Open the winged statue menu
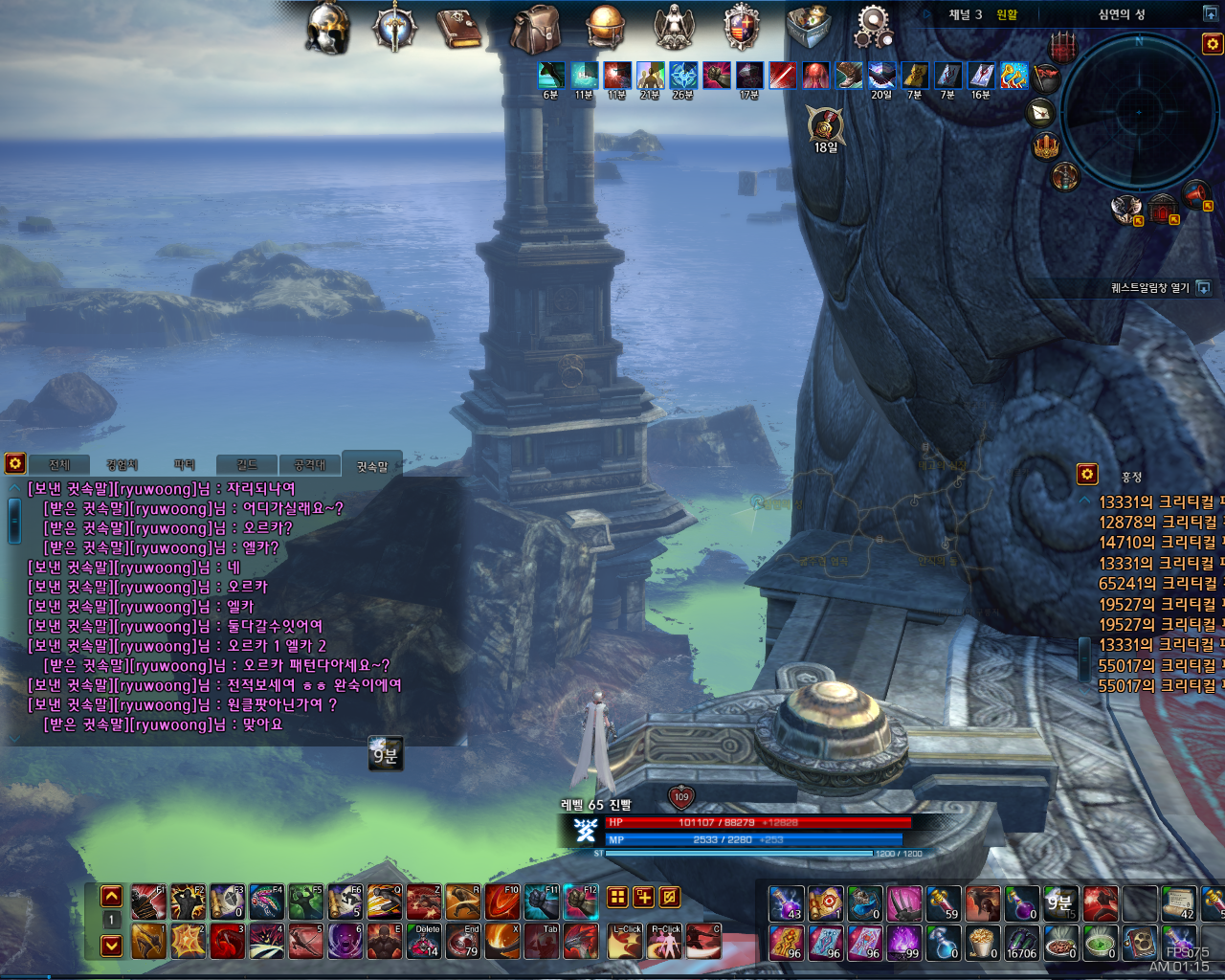Viewport: 1225px width, 980px height. (x=674, y=27)
